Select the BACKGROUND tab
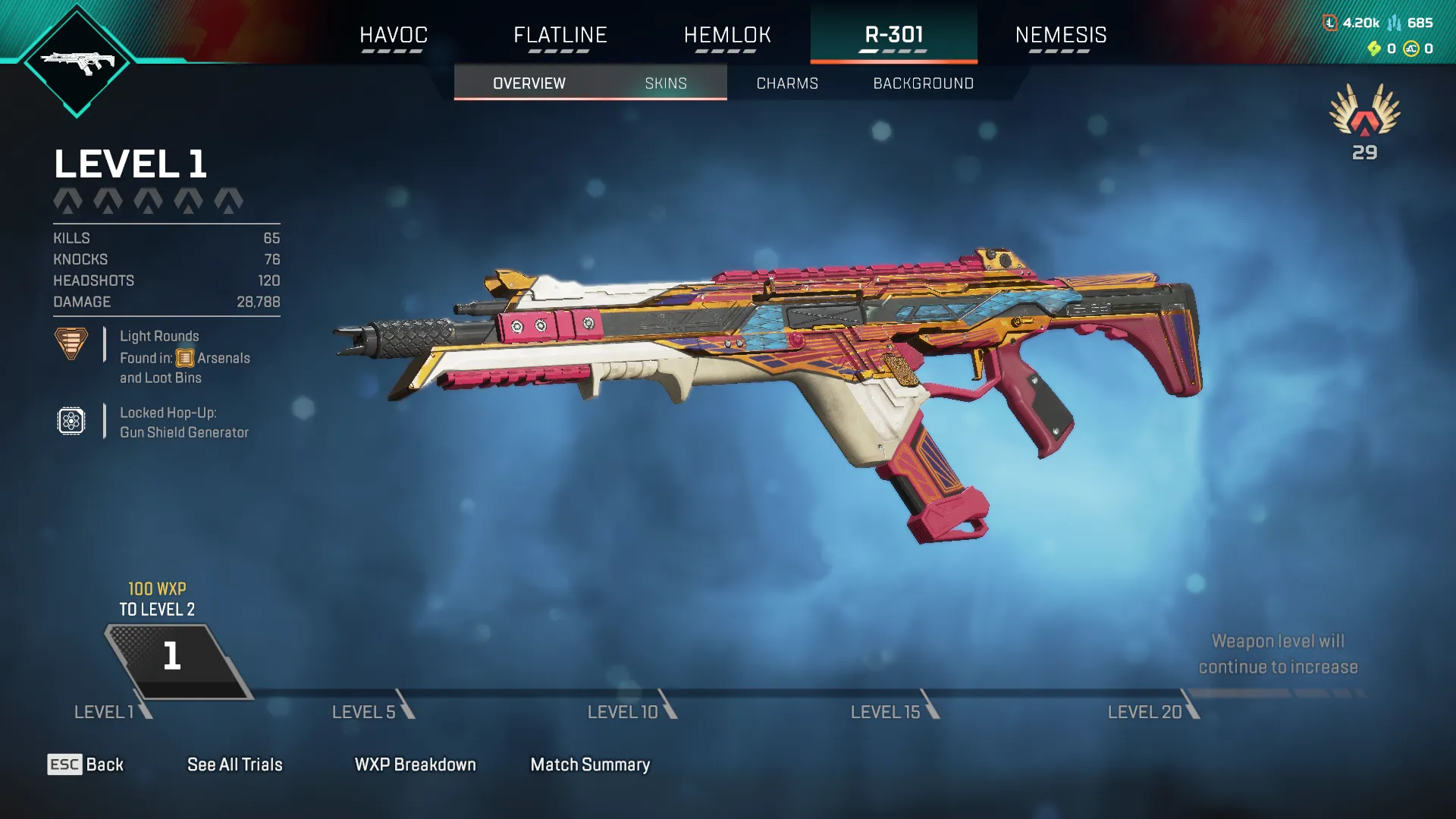Viewport: 1456px width, 819px height. pyautogui.click(x=924, y=83)
